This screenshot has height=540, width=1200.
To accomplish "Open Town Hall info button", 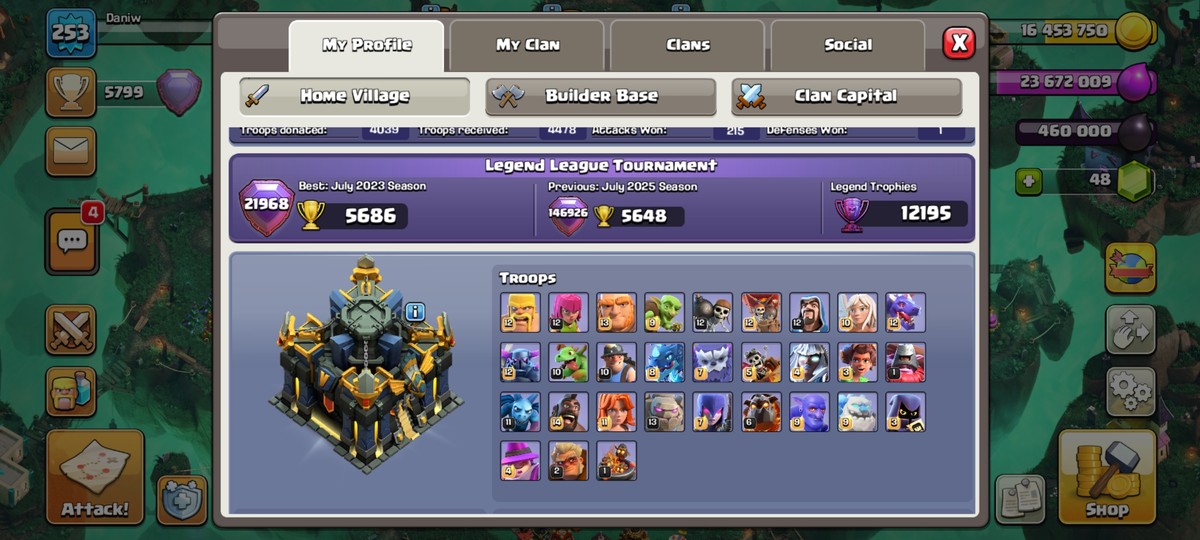I will tap(415, 312).
